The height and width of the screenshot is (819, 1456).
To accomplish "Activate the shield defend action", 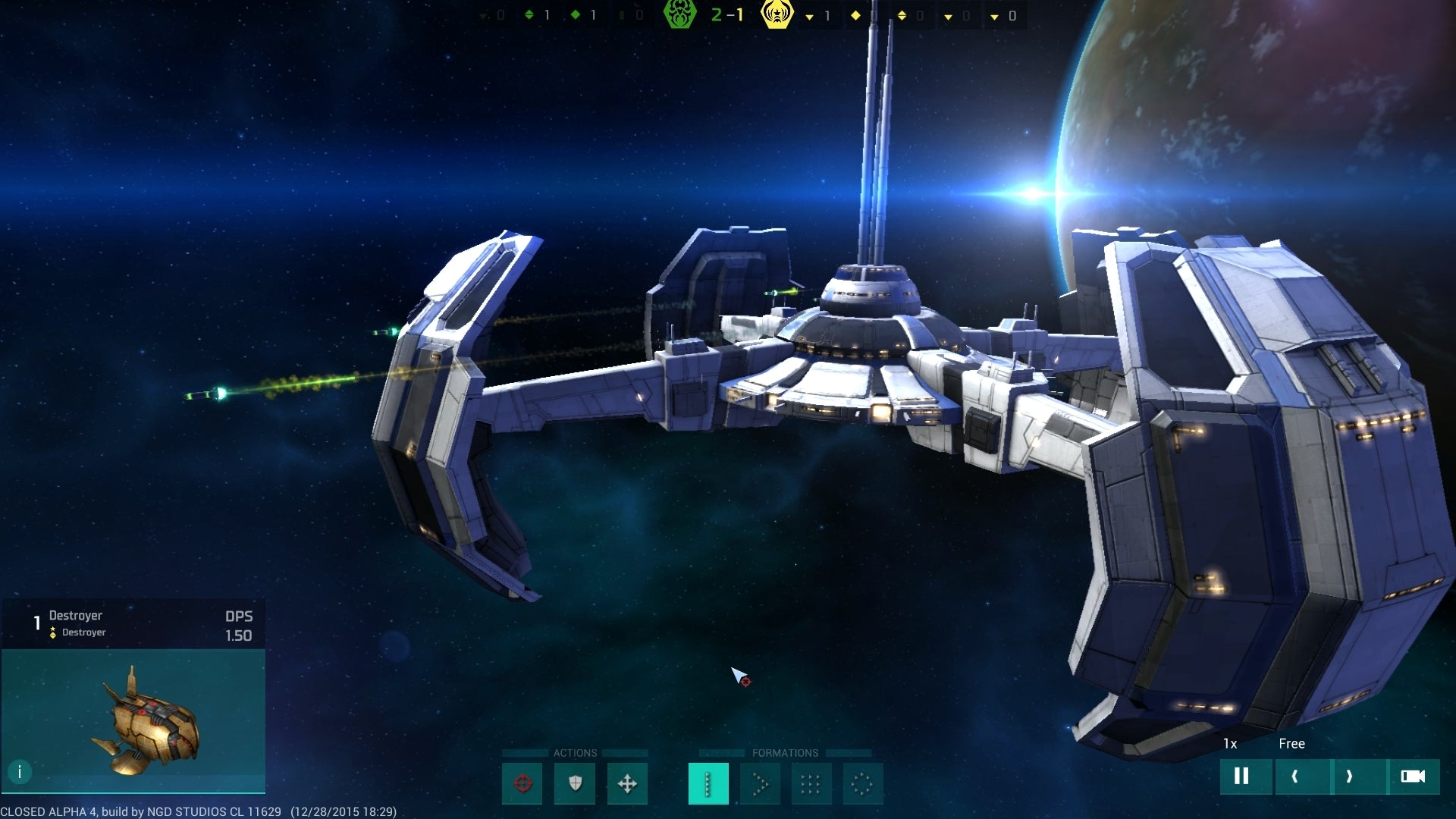I will (x=575, y=783).
